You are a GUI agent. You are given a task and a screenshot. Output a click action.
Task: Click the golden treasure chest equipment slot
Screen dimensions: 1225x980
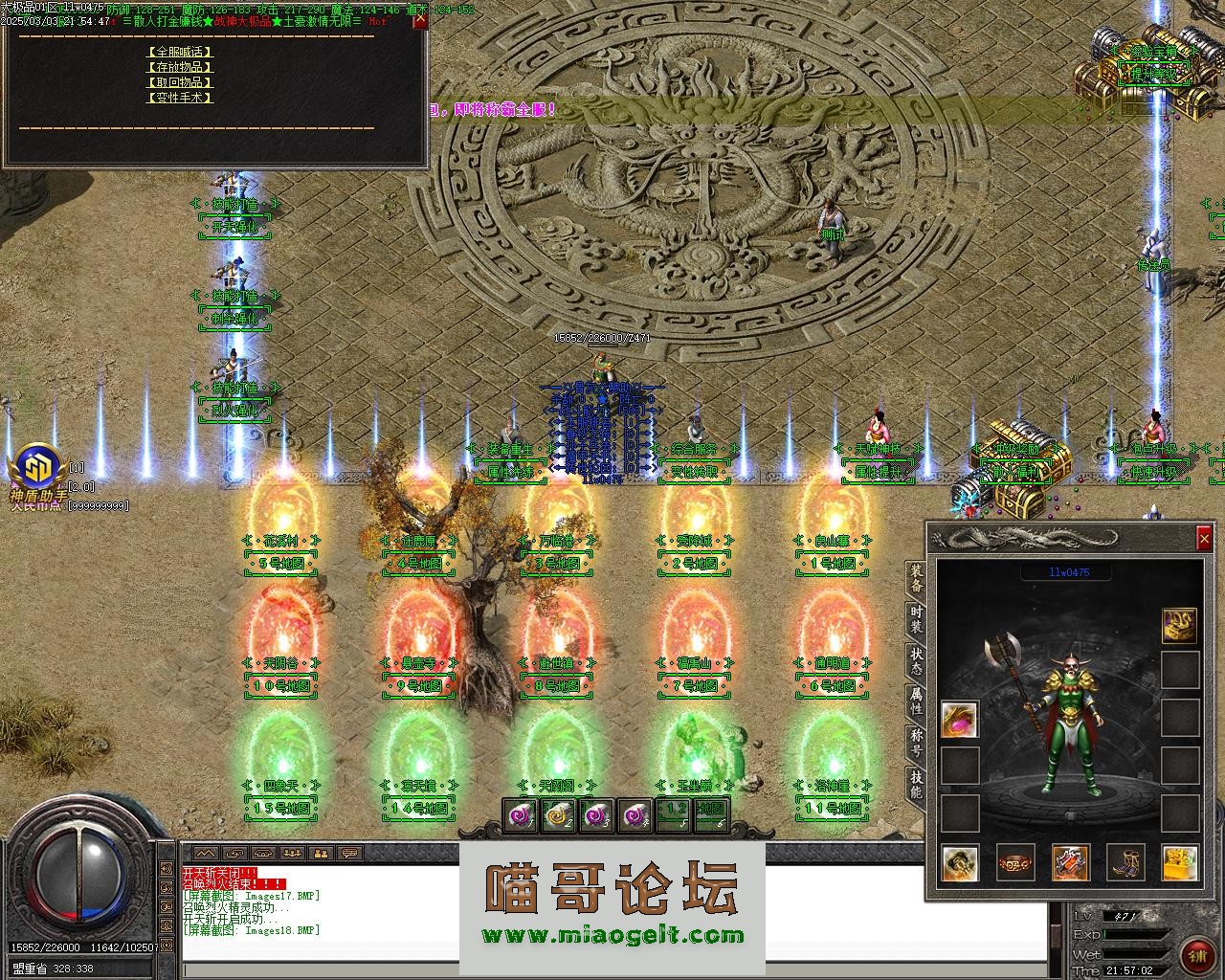[1180, 862]
